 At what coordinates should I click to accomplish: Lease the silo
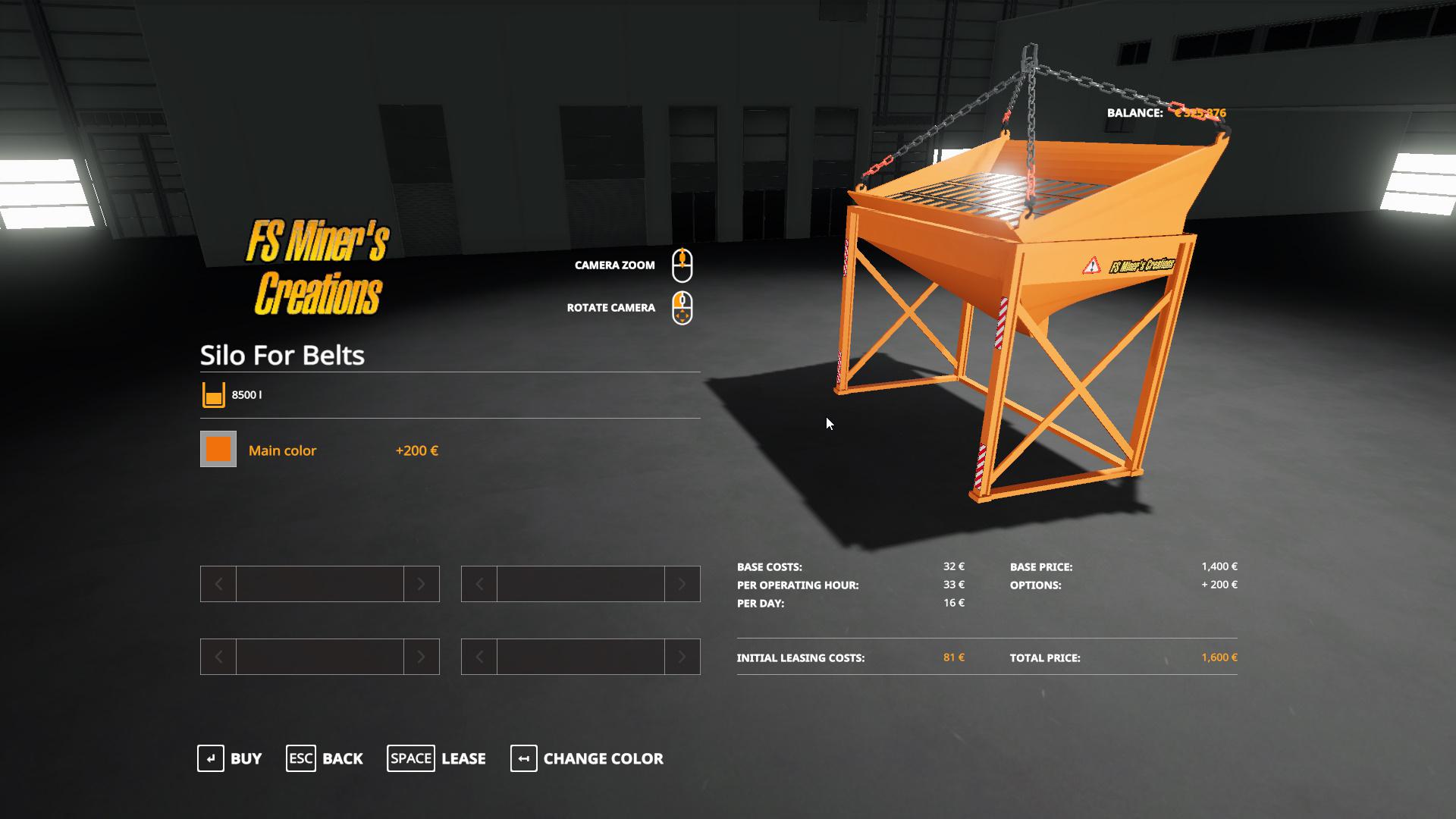pyautogui.click(x=437, y=758)
